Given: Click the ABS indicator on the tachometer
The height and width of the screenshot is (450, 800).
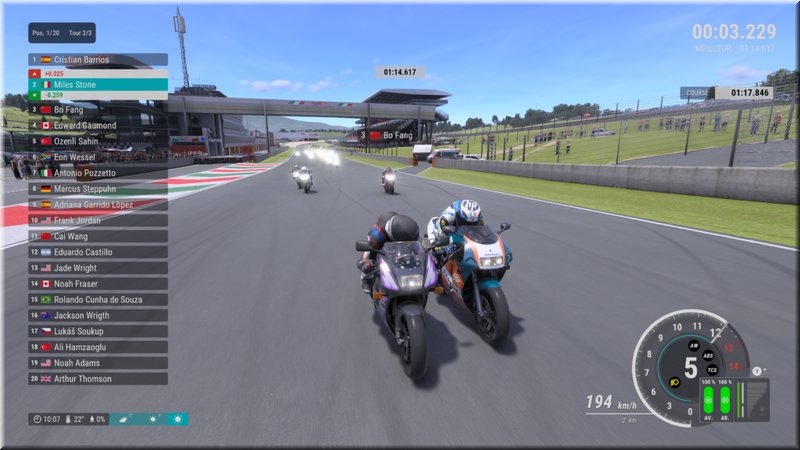Looking at the screenshot, I should pos(708,356).
